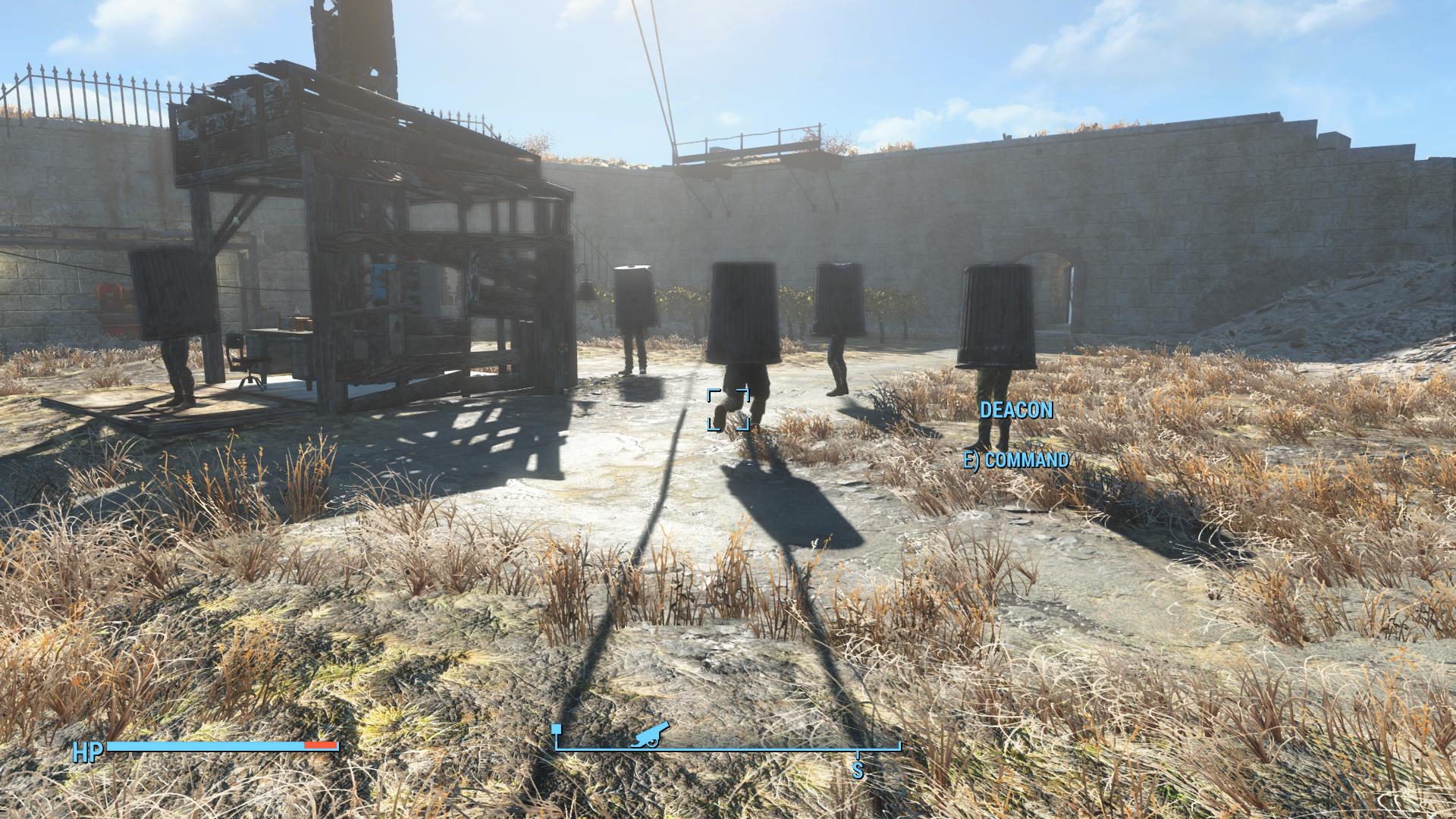This screenshot has height=819, width=1456.
Task: Click the cannon location marker on the compass
Action: coord(650,734)
